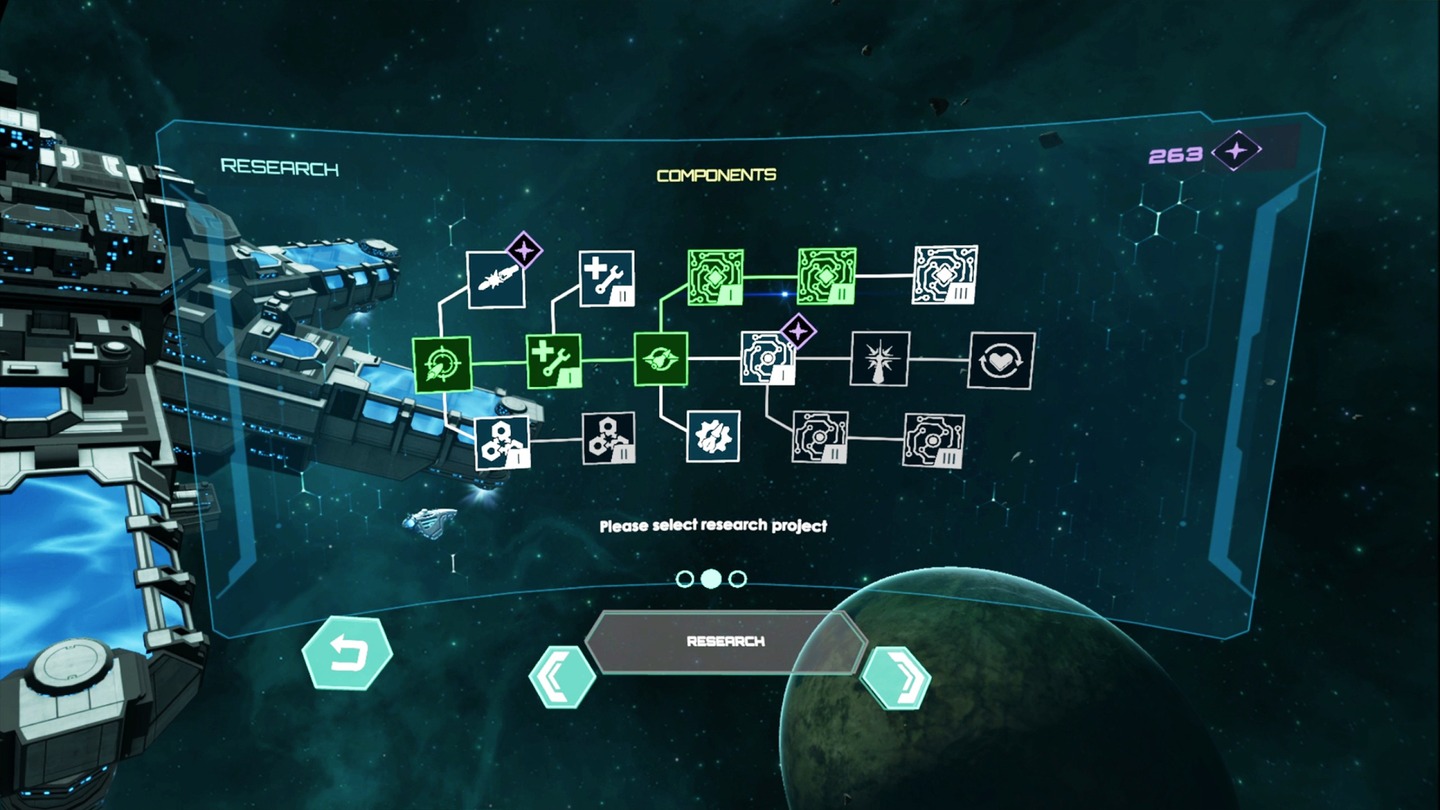Select the heart regeneration research node
1440x810 pixels.
1000,360
